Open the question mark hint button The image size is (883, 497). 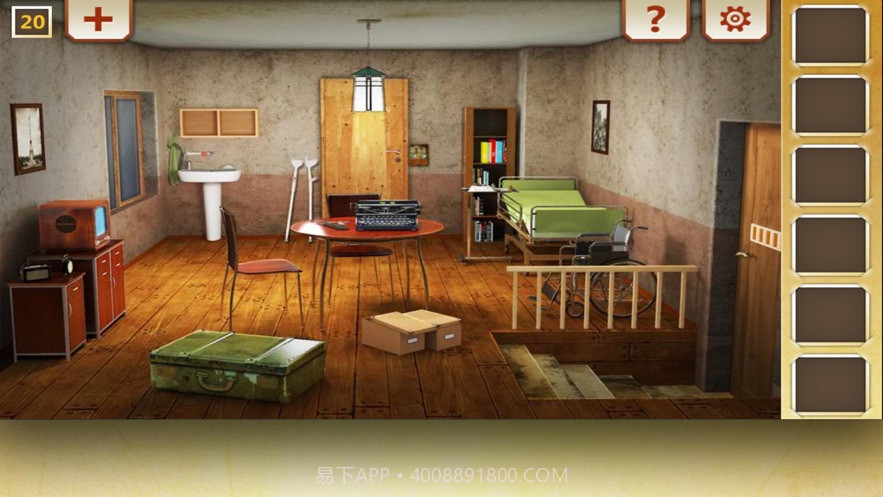click(x=656, y=19)
